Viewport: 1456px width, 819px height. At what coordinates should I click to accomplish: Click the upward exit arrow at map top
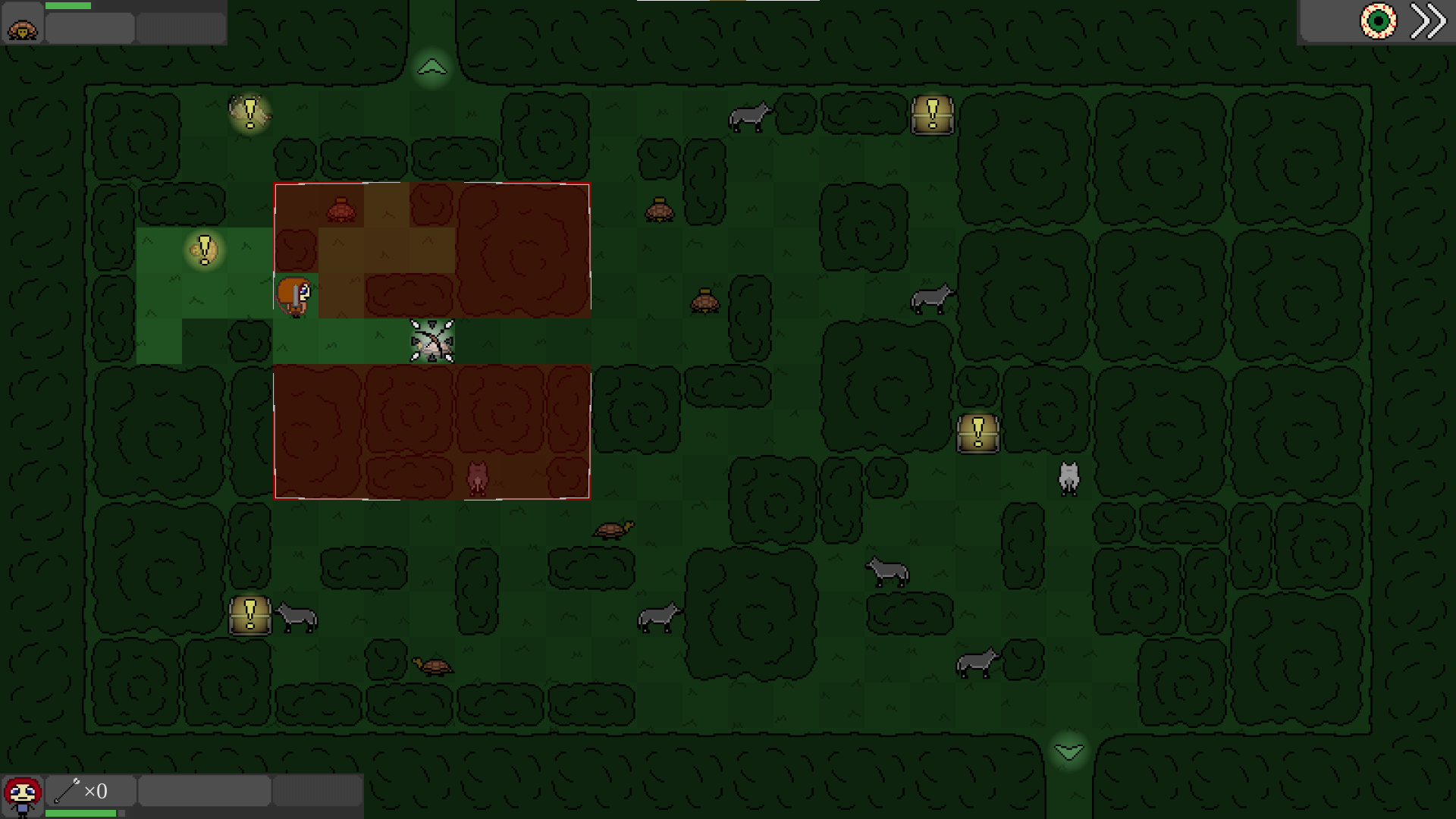(432, 67)
